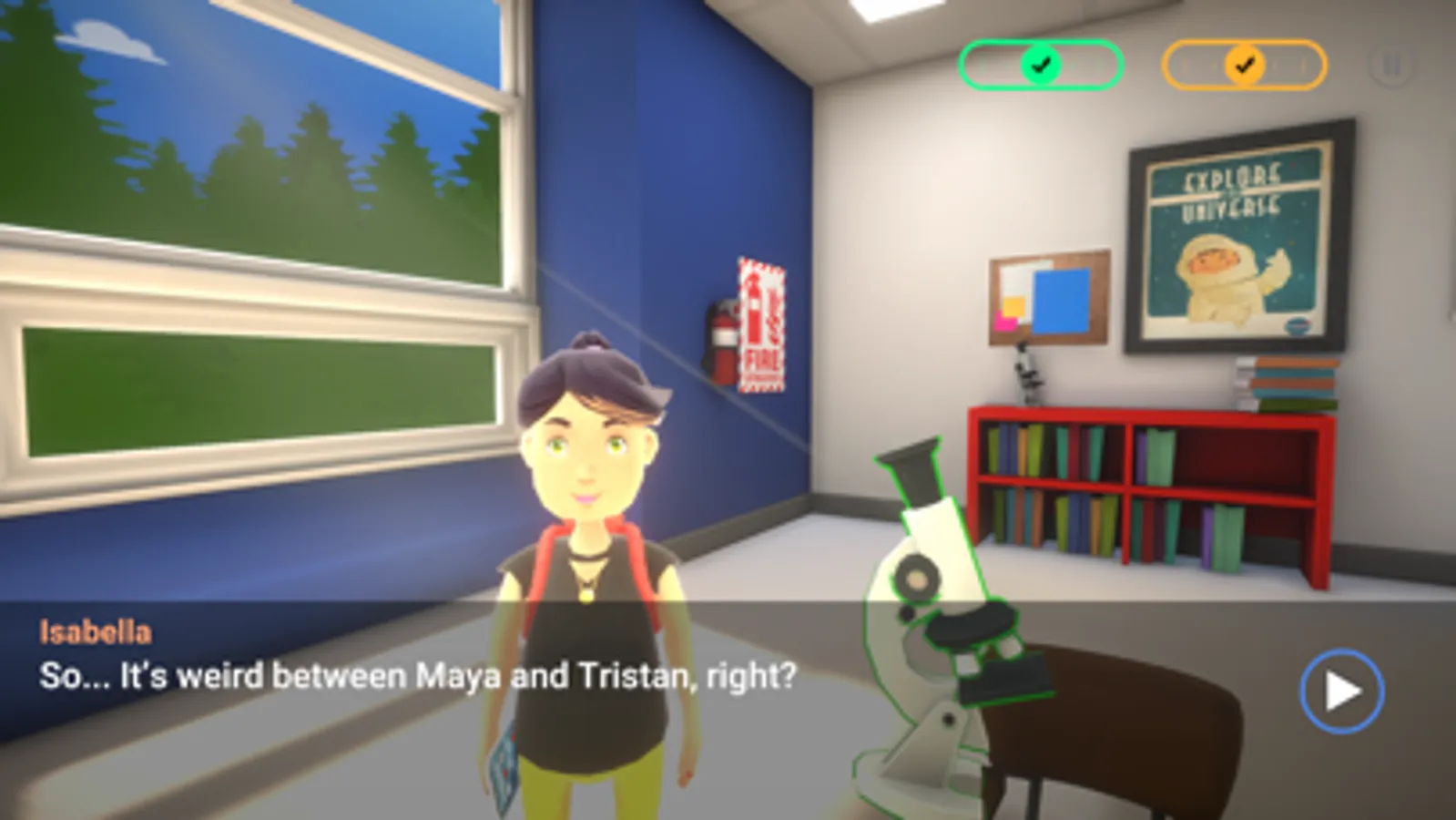The width and height of the screenshot is (1456, 820).
Task: Toggle the yellow objective pill in the header
Action: (x=1242, y=65)
